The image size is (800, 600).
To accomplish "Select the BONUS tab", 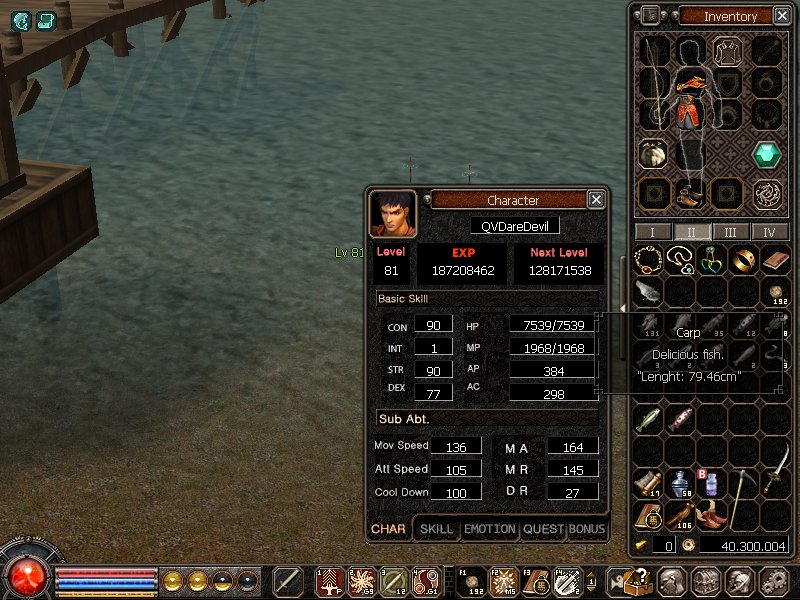I will [587, 529].
